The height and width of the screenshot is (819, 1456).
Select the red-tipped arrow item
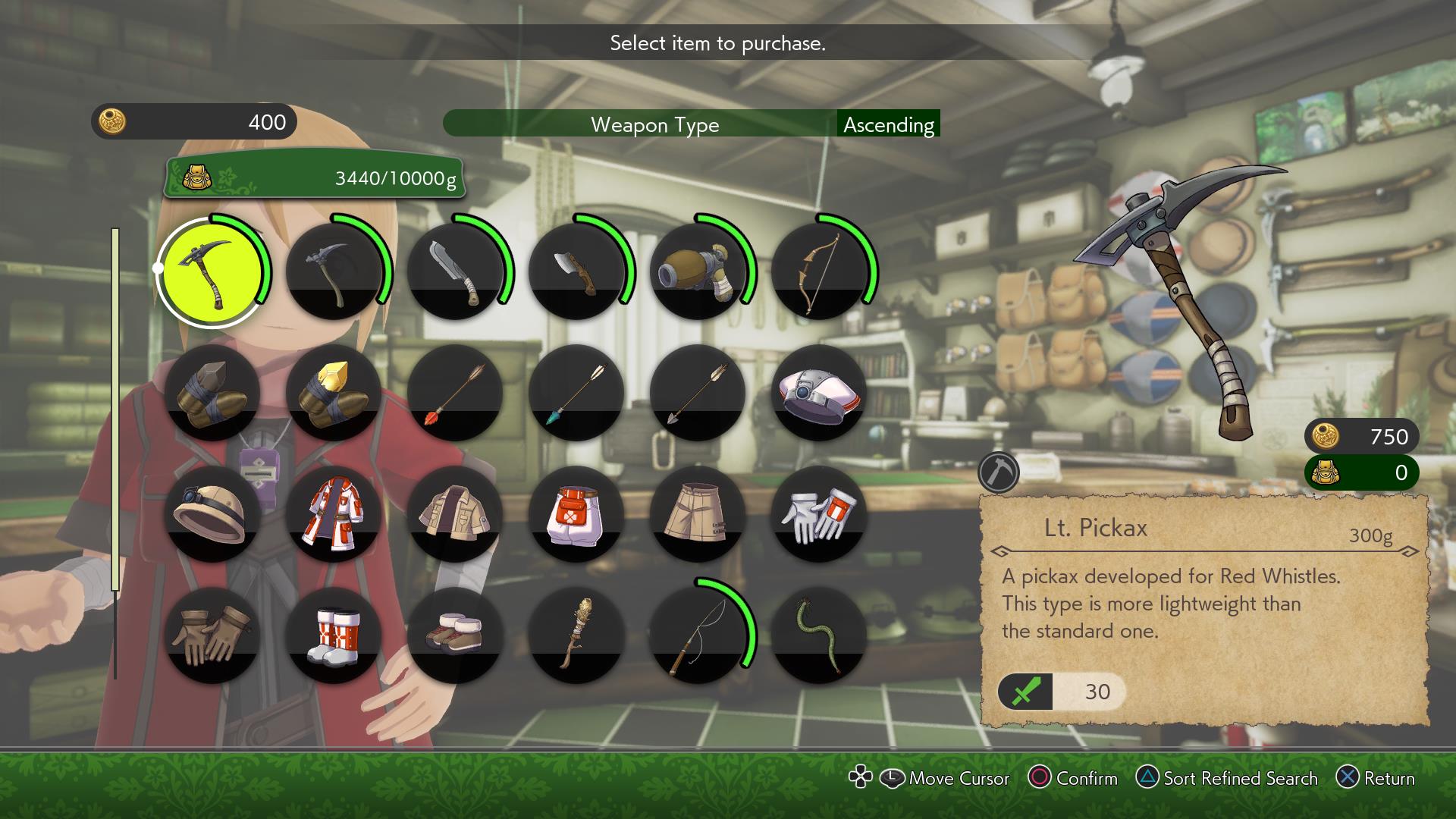(x=455, y=393)
